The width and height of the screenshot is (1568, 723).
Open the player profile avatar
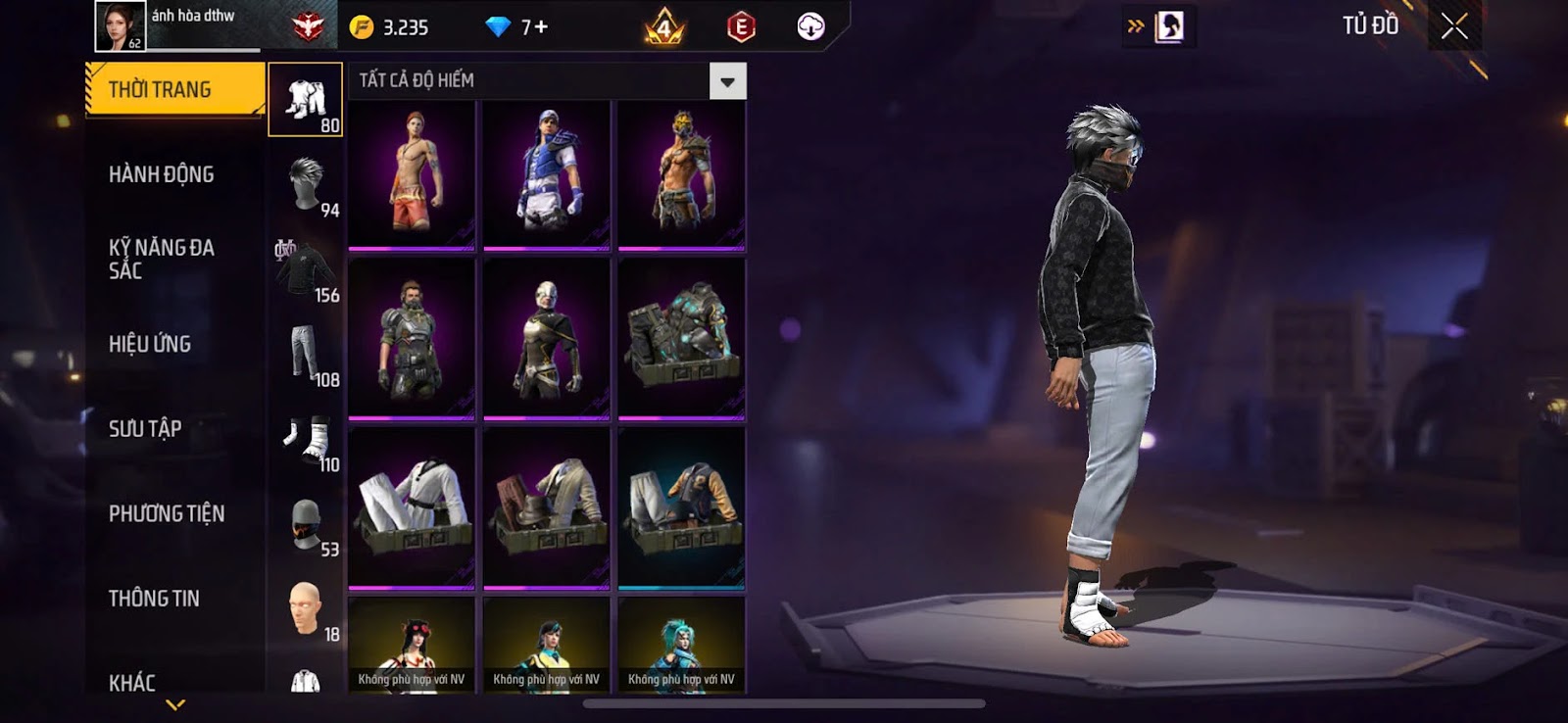point(120,25)
